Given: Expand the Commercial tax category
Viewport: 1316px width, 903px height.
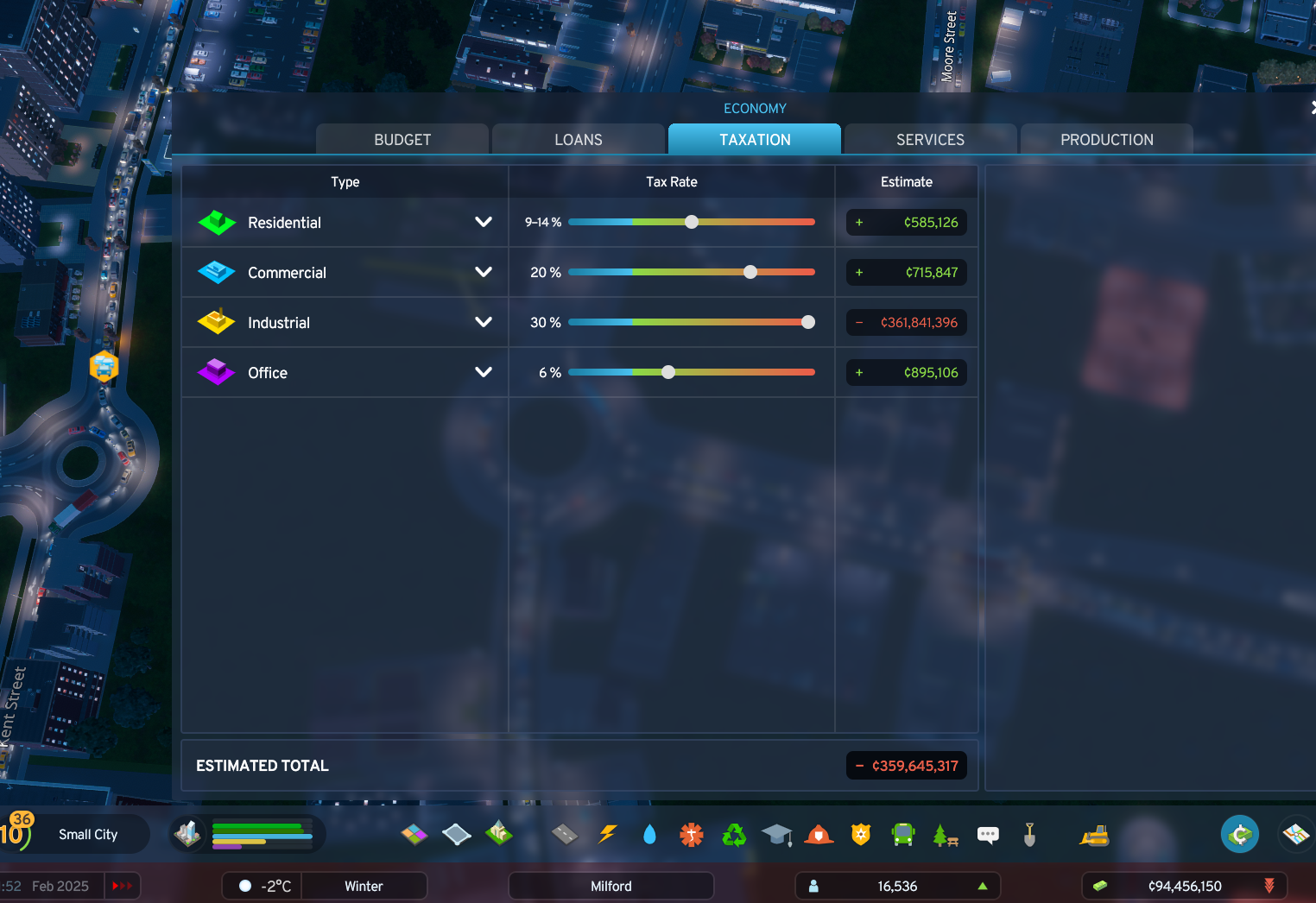Looking at the screenshot, I should click(483, 272).
